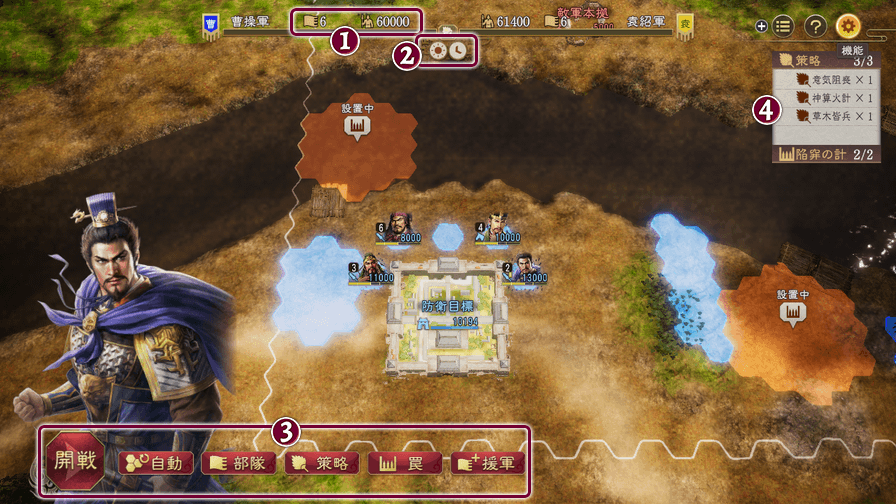Select the officer unit with 13000 troops
Image resolution: width=896 pixels, height=504 pixels.
520,270
